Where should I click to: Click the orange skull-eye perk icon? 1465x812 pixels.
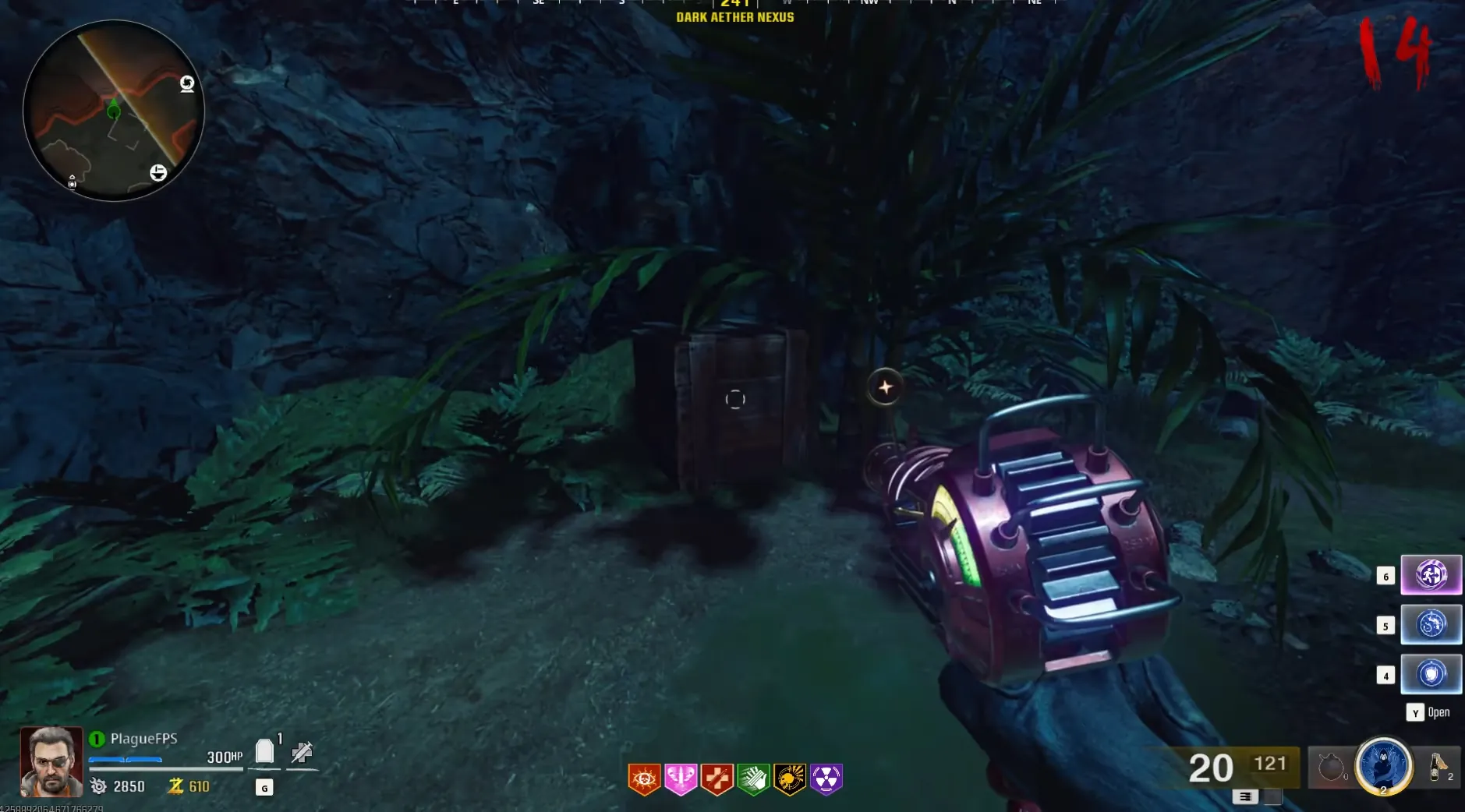pyautogui.click(x=644, y=778)
